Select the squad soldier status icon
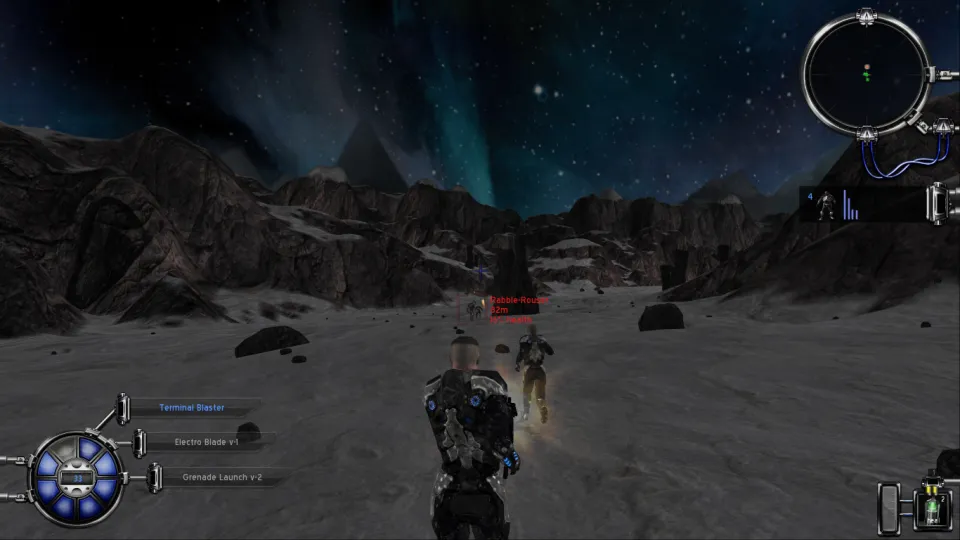This screenshot has height=540, width=960. 827,204
